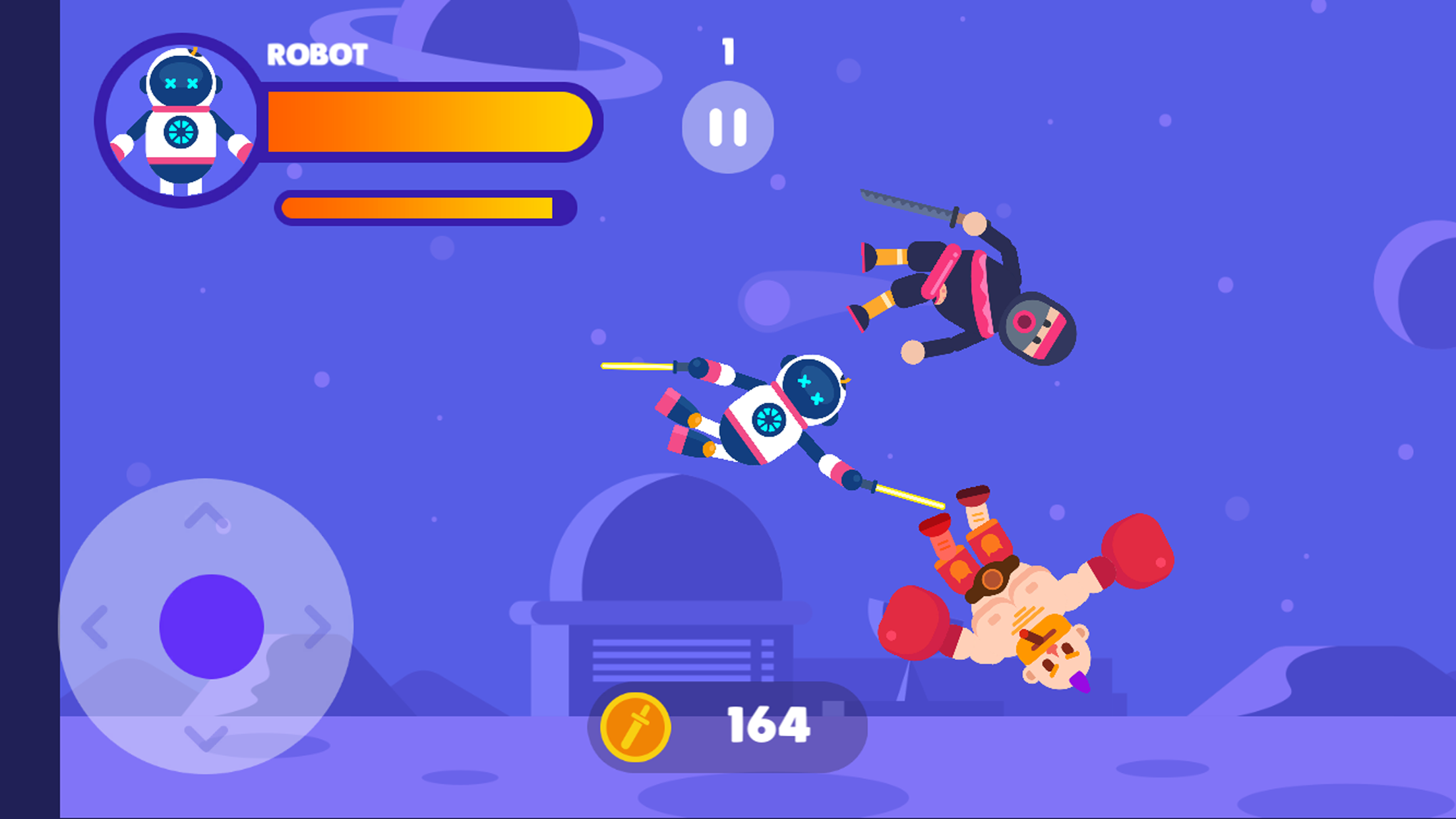The height and width of the screenshot is (819, 1456).
Task: Toggle pause for the match
Action: (728, 125)
